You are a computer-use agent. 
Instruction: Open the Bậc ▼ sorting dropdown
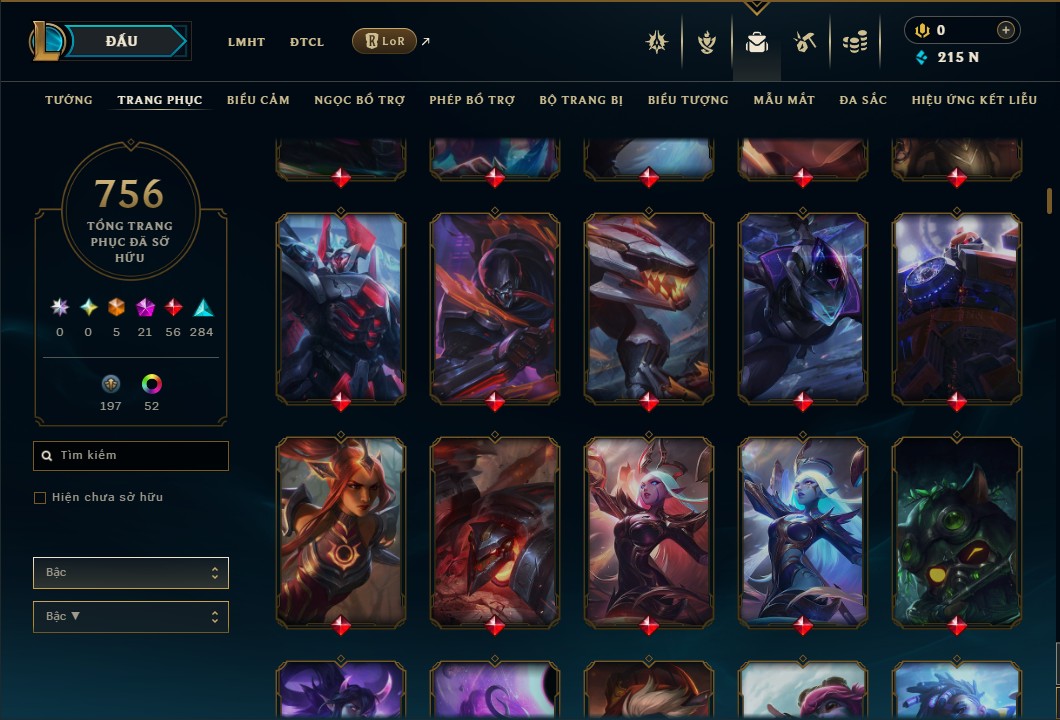(x=131, y=617)
